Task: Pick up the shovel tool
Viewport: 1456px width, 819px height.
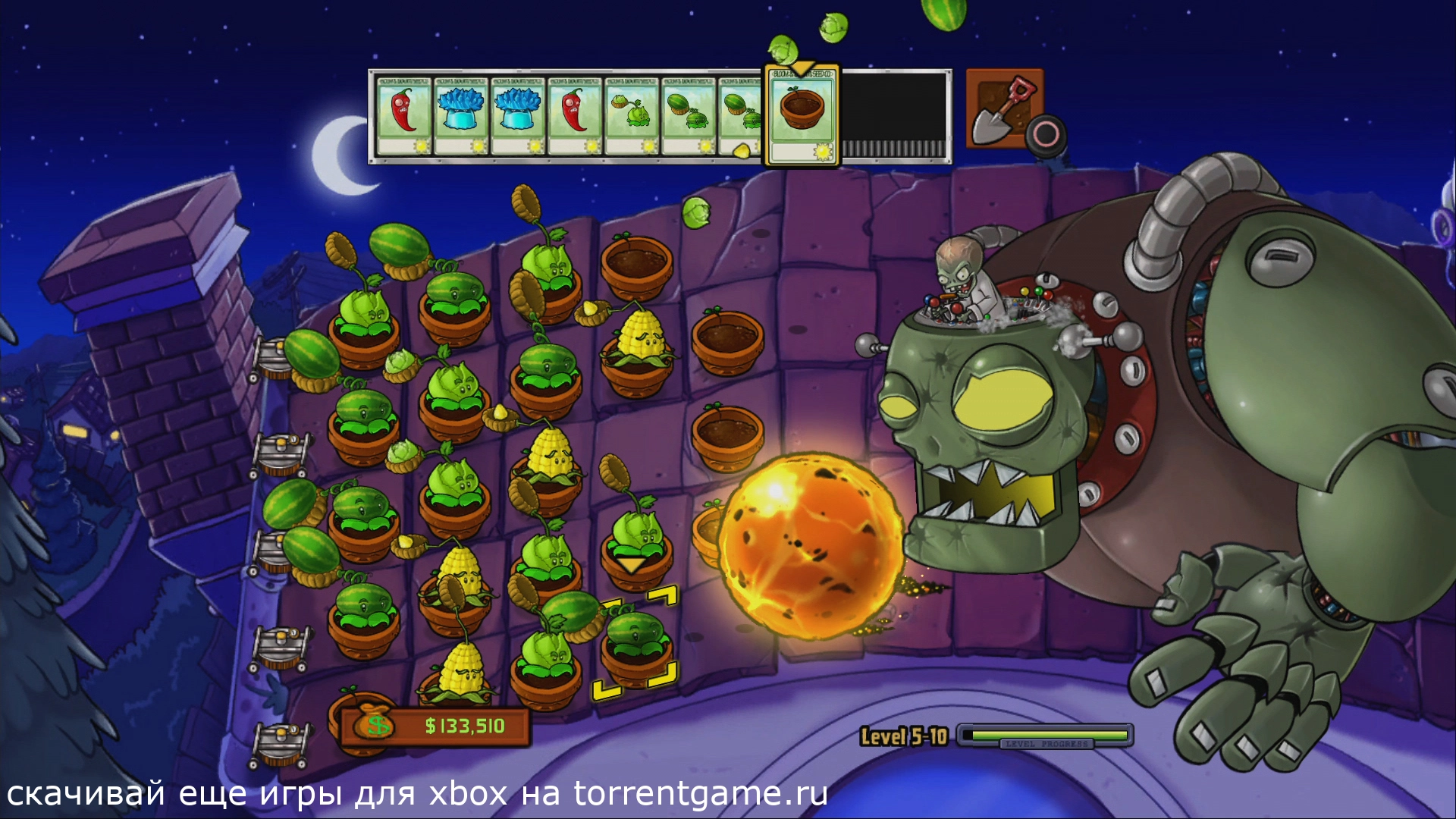Action: coord(1003,108)
